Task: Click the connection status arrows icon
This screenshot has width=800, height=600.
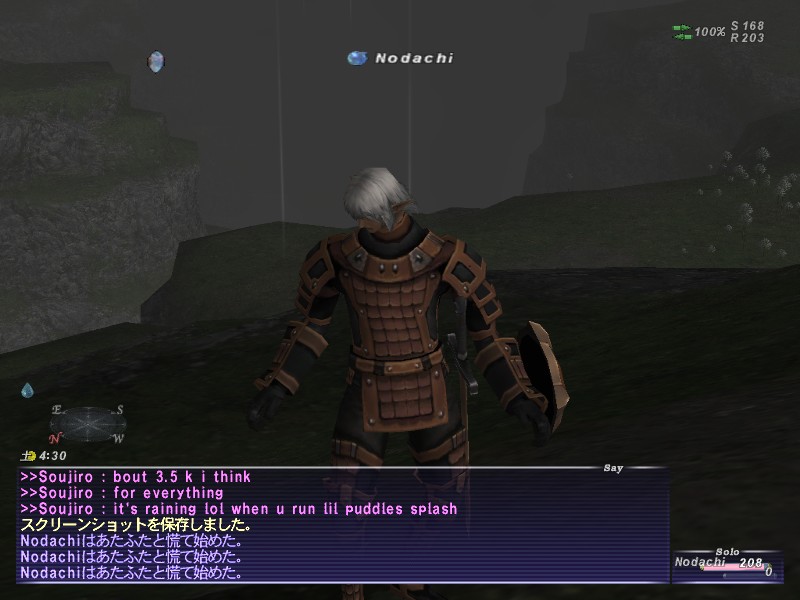Action: click(681, 32)
